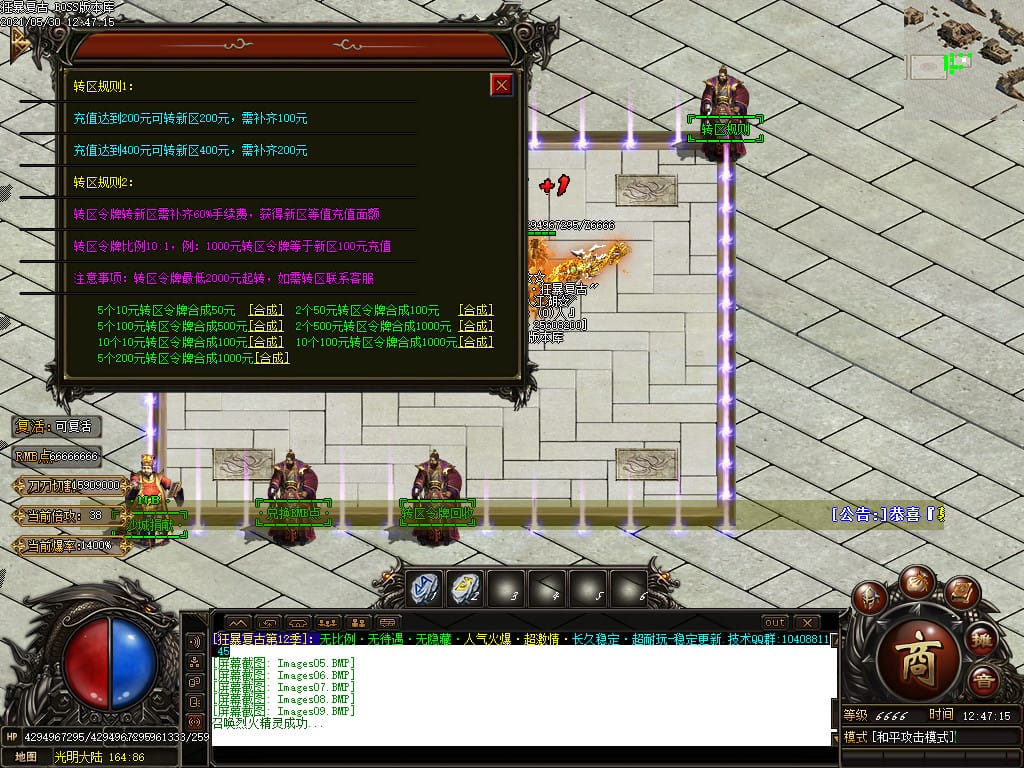Screen dimensions: 1024x768
Task: Toggle the 音 sound button
Action: [x=983, y=681]
